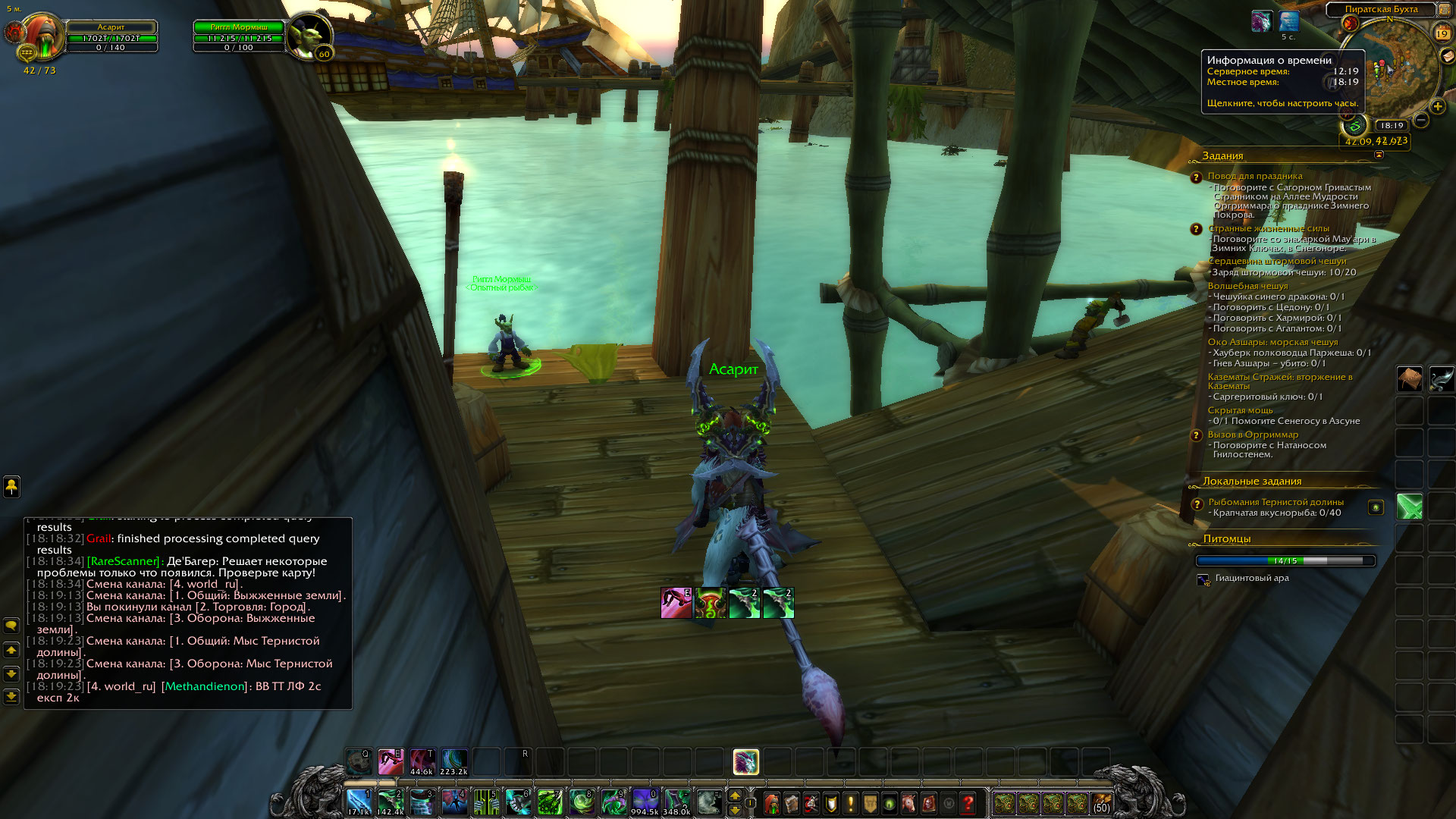
Task: Select the quest Повод для праздника
Action: [1255, 176]
